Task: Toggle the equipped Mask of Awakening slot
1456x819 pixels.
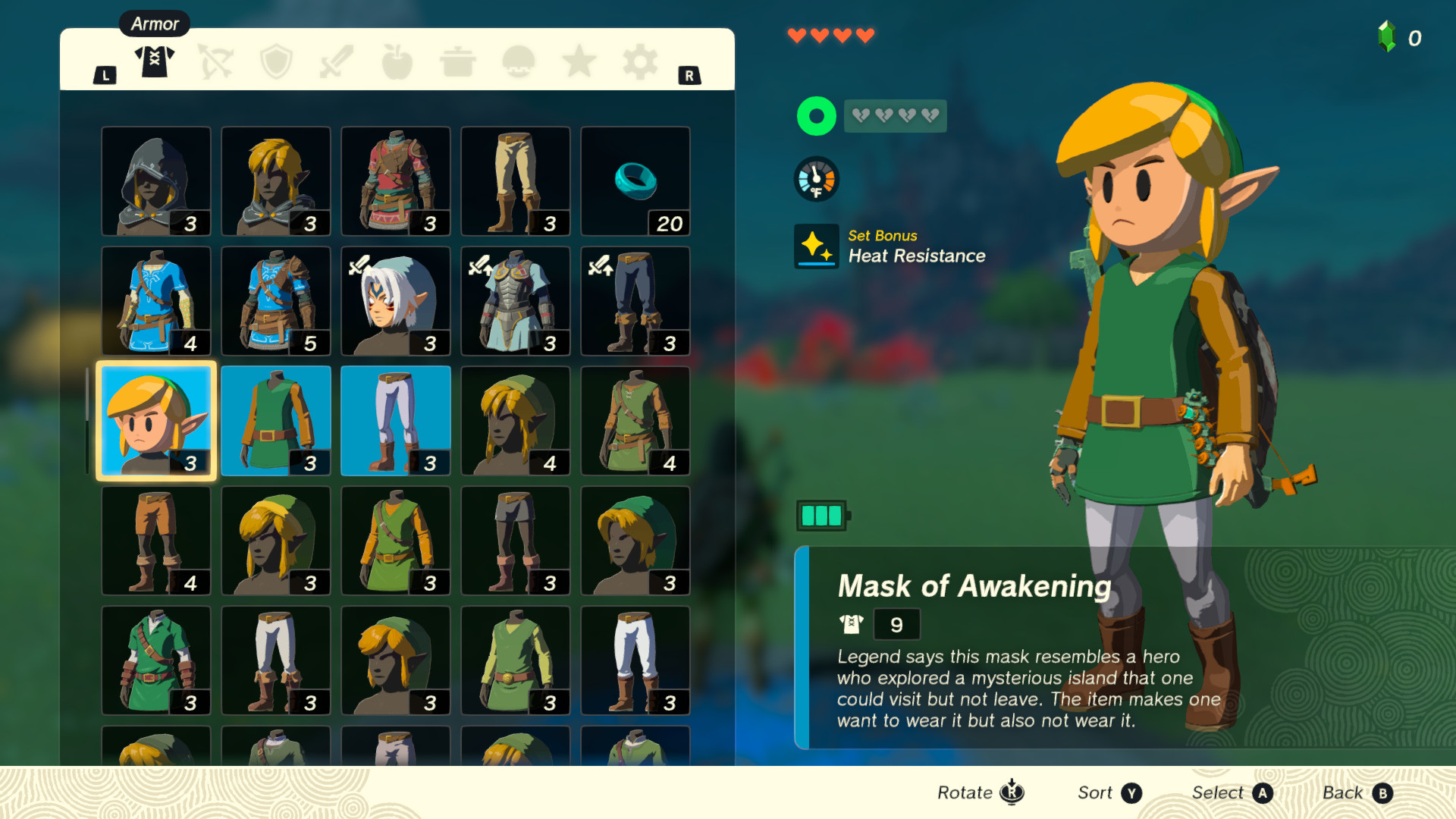Action: [x=155, y=419]
